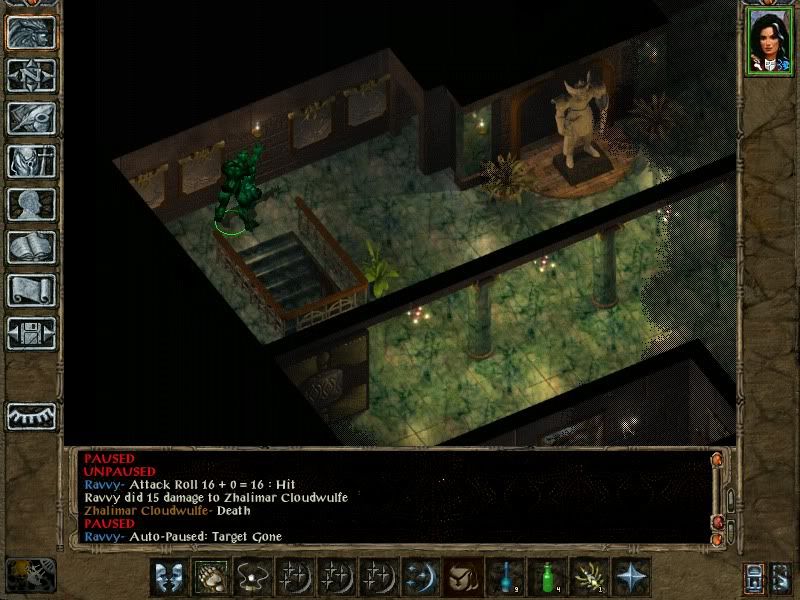Open the priest scroll

pos(31,290)
